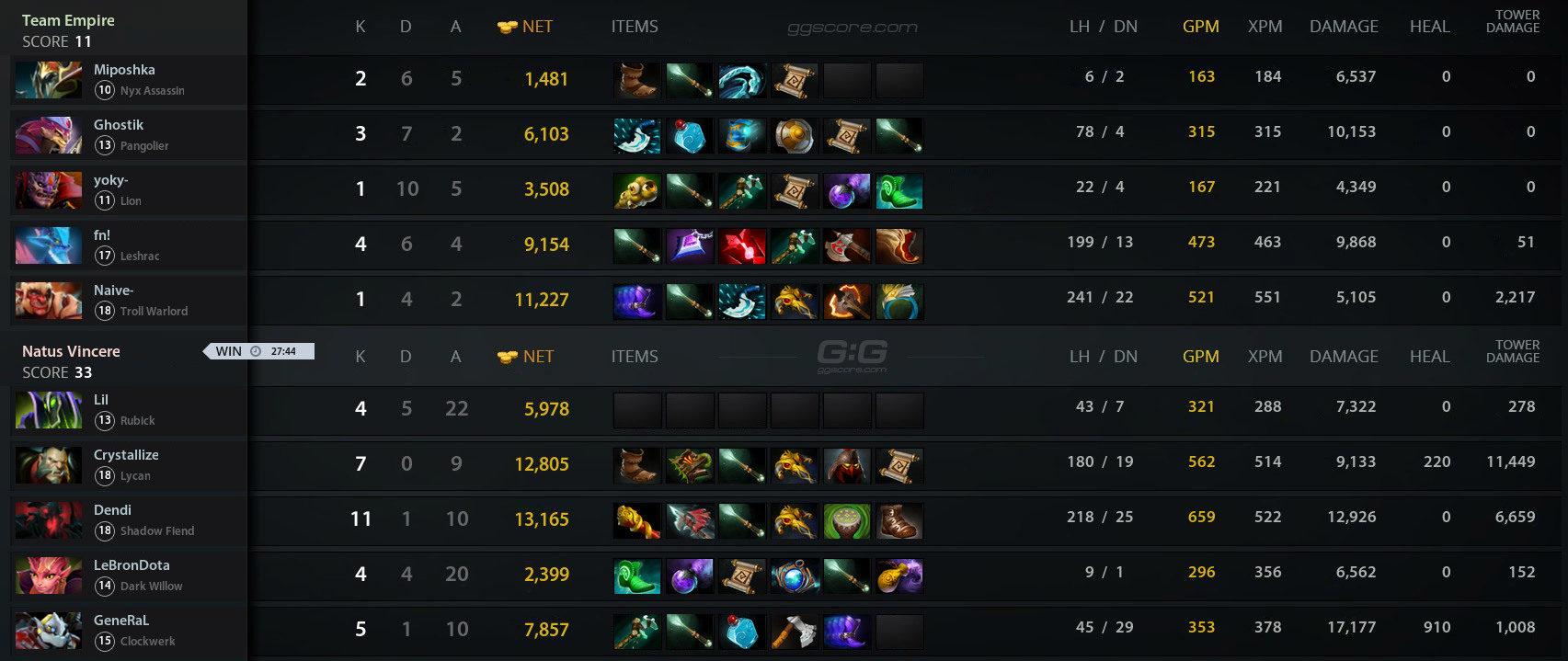Choose Dendi's Shadow Fiend portrait

tap(49, 520)
